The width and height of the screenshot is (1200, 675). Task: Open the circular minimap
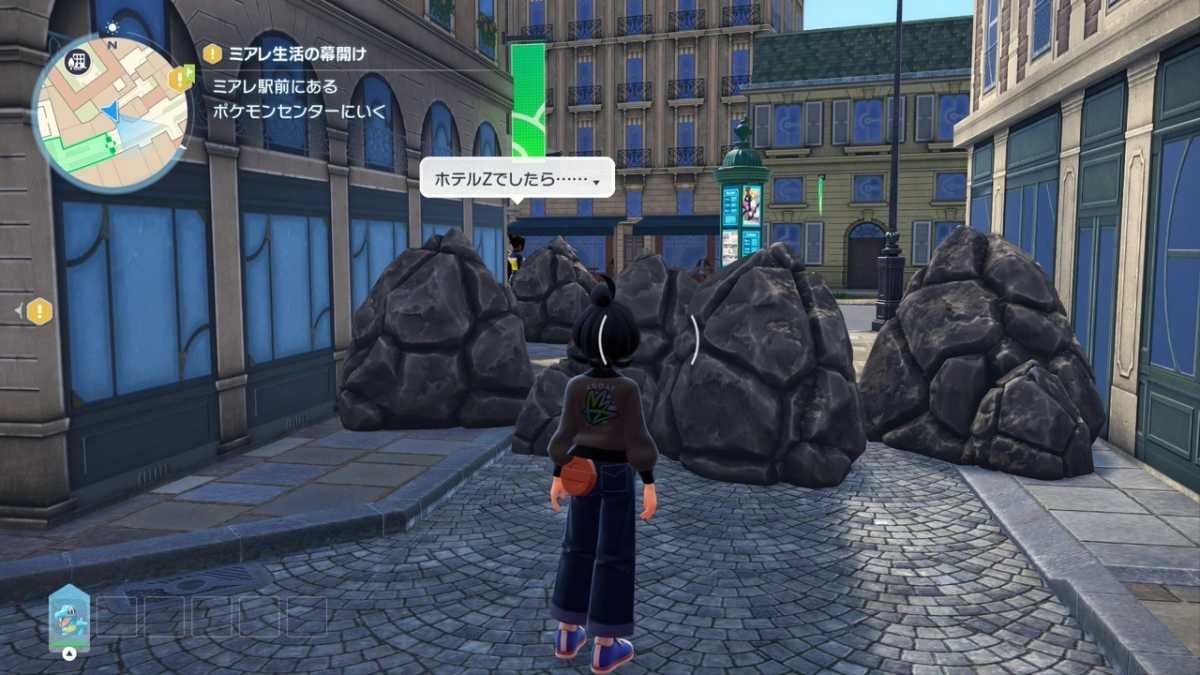pyautogui.click(x=110, y=113)
